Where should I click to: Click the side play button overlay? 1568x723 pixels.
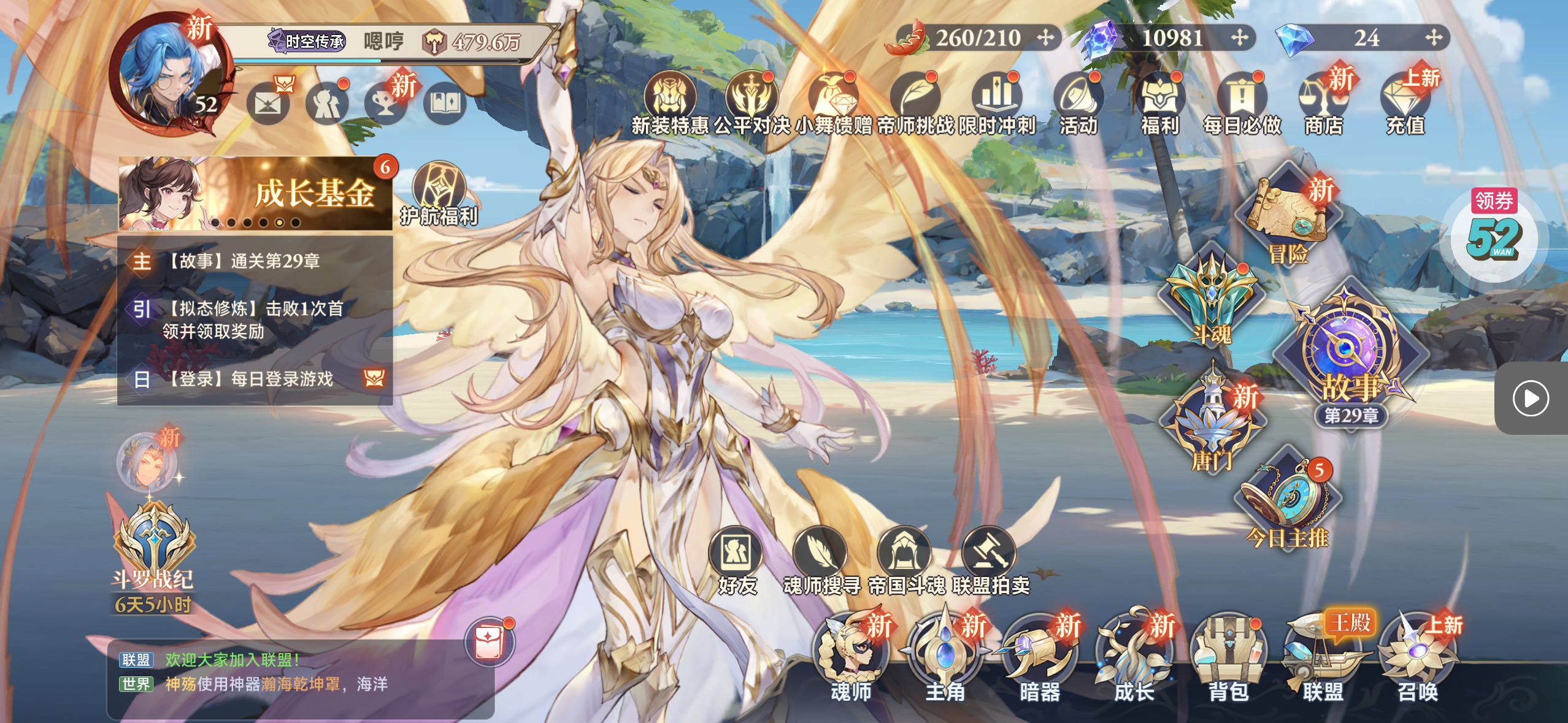pos(1531,399)
